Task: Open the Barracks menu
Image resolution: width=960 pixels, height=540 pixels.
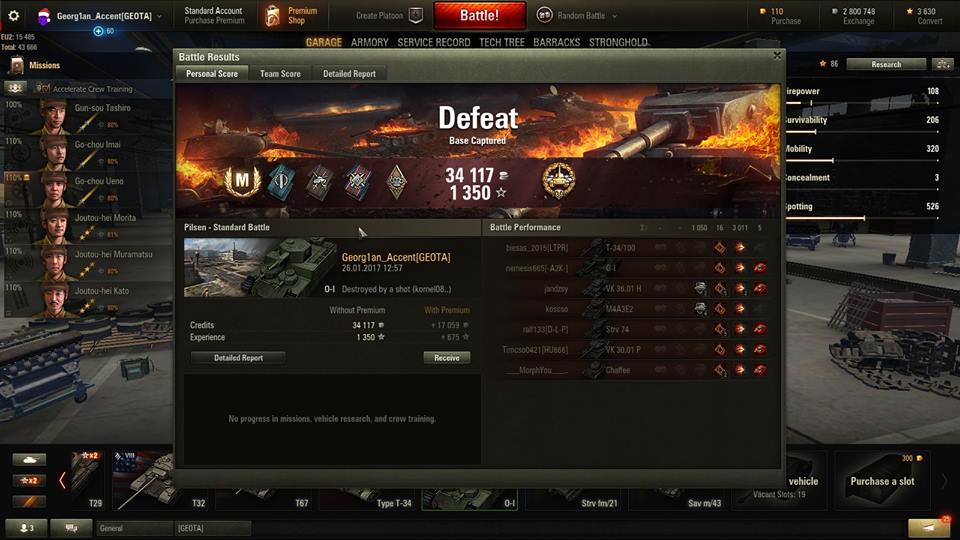Action: click(x=556, y=43)
